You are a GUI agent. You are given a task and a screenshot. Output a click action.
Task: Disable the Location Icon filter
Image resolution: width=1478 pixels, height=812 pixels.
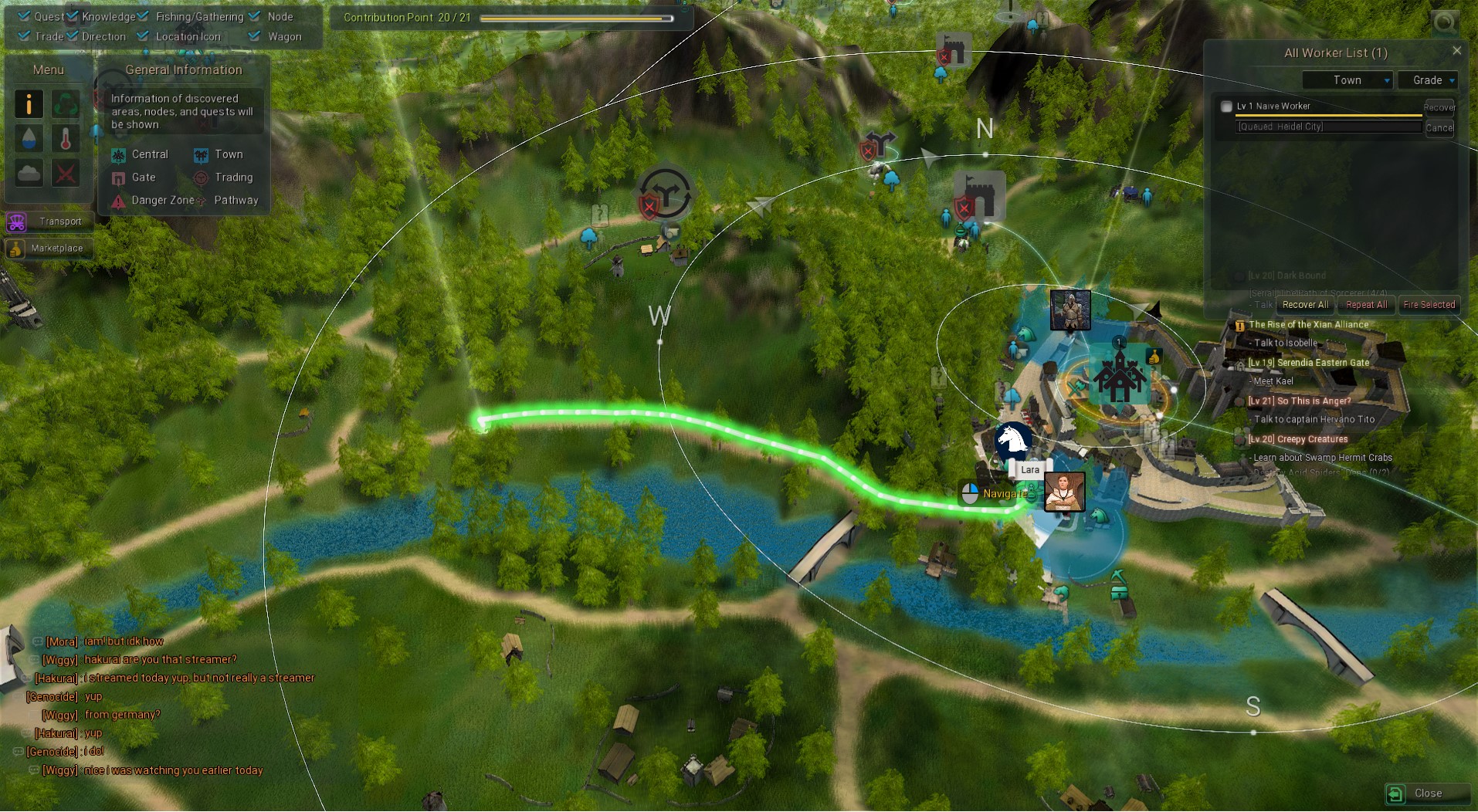144,36
